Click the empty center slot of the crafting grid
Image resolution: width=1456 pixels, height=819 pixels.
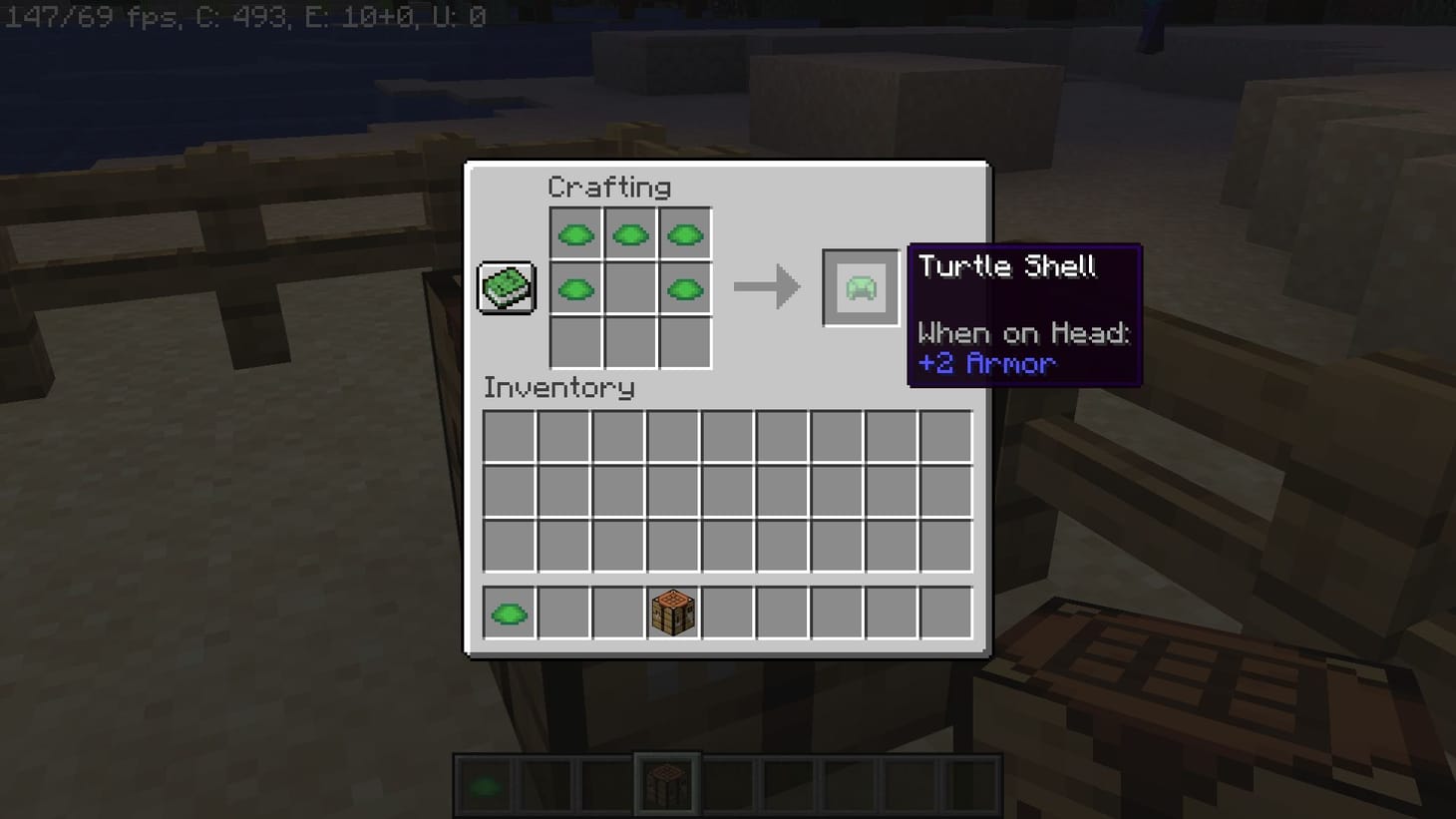[630, 288]
